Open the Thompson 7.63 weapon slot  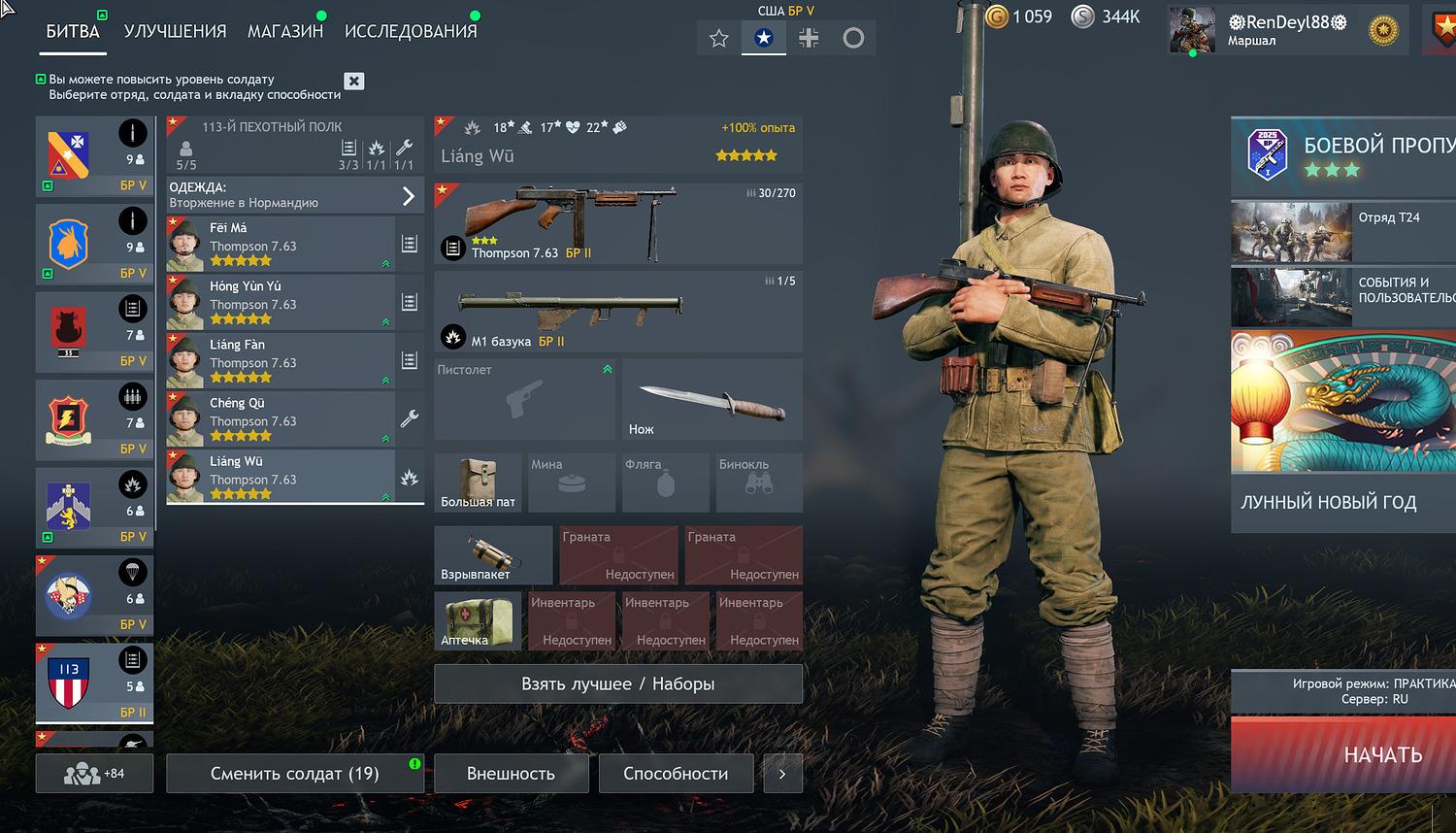click(x=617, y=223)
